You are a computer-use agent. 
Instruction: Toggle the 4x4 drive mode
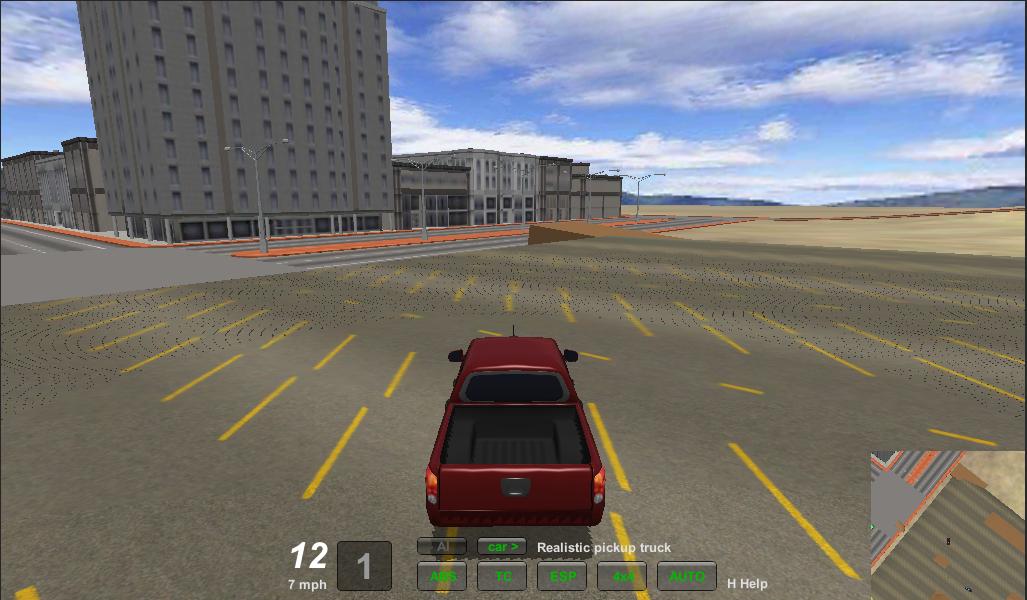point(622,576)
